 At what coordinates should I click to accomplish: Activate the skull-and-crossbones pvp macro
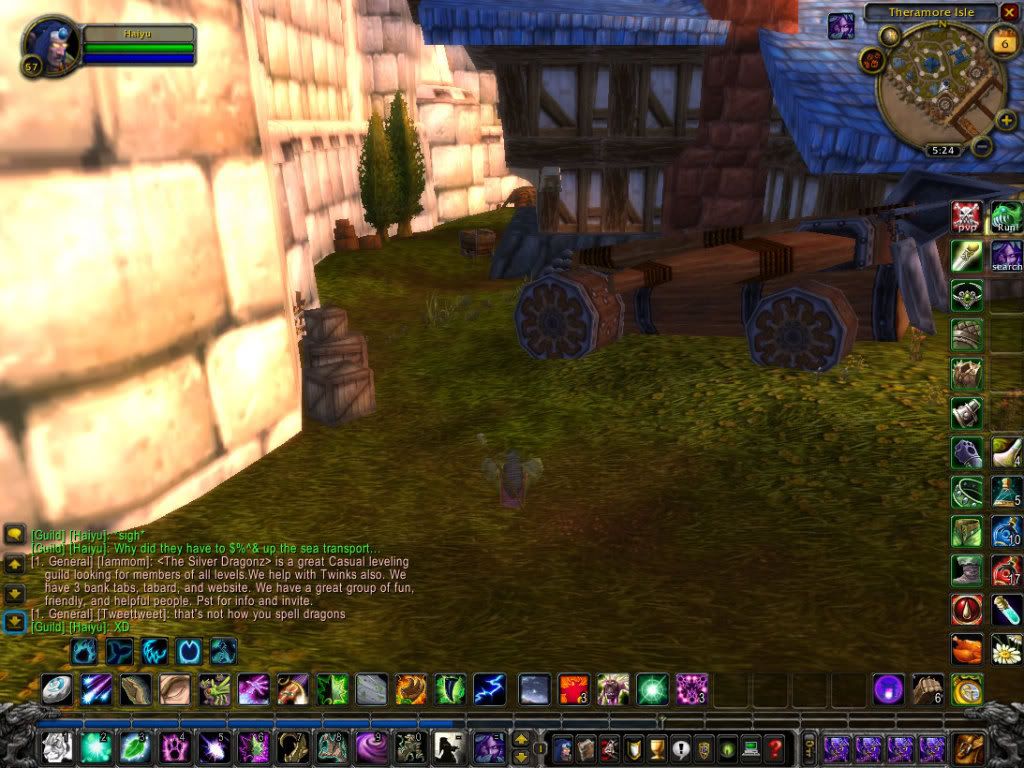click(x=966, y=215)
